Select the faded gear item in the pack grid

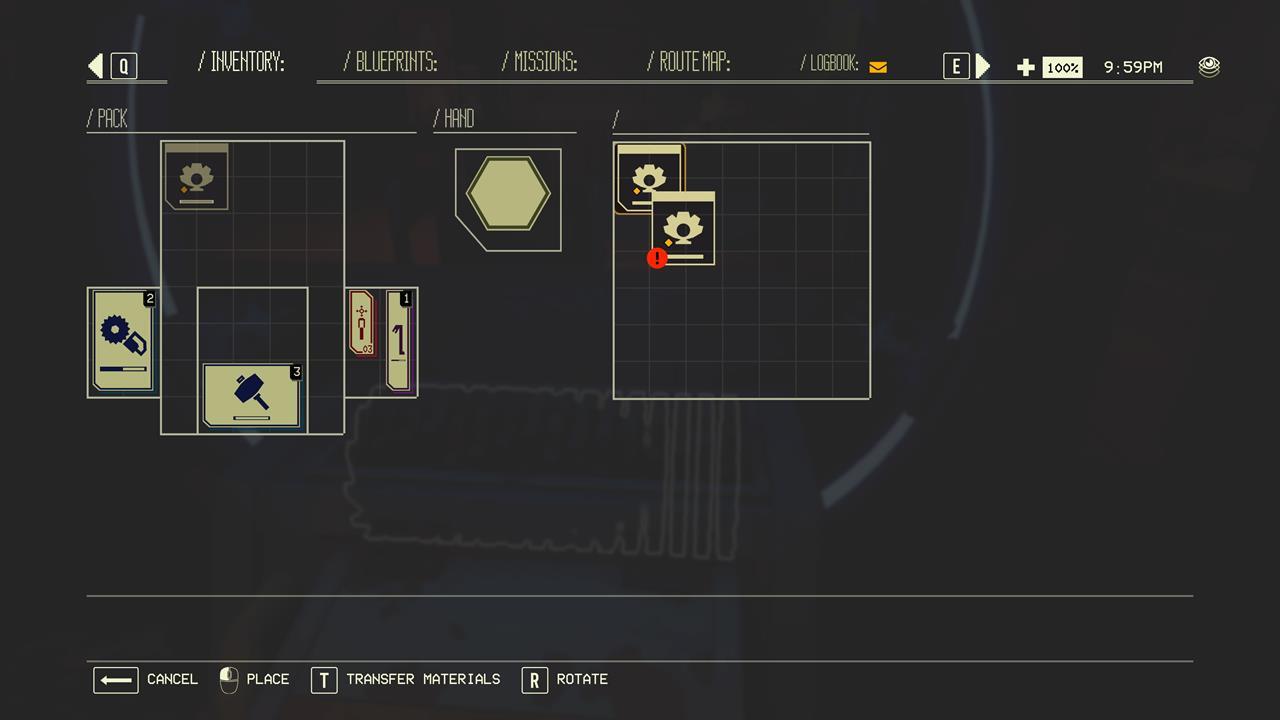pos(197,176)
